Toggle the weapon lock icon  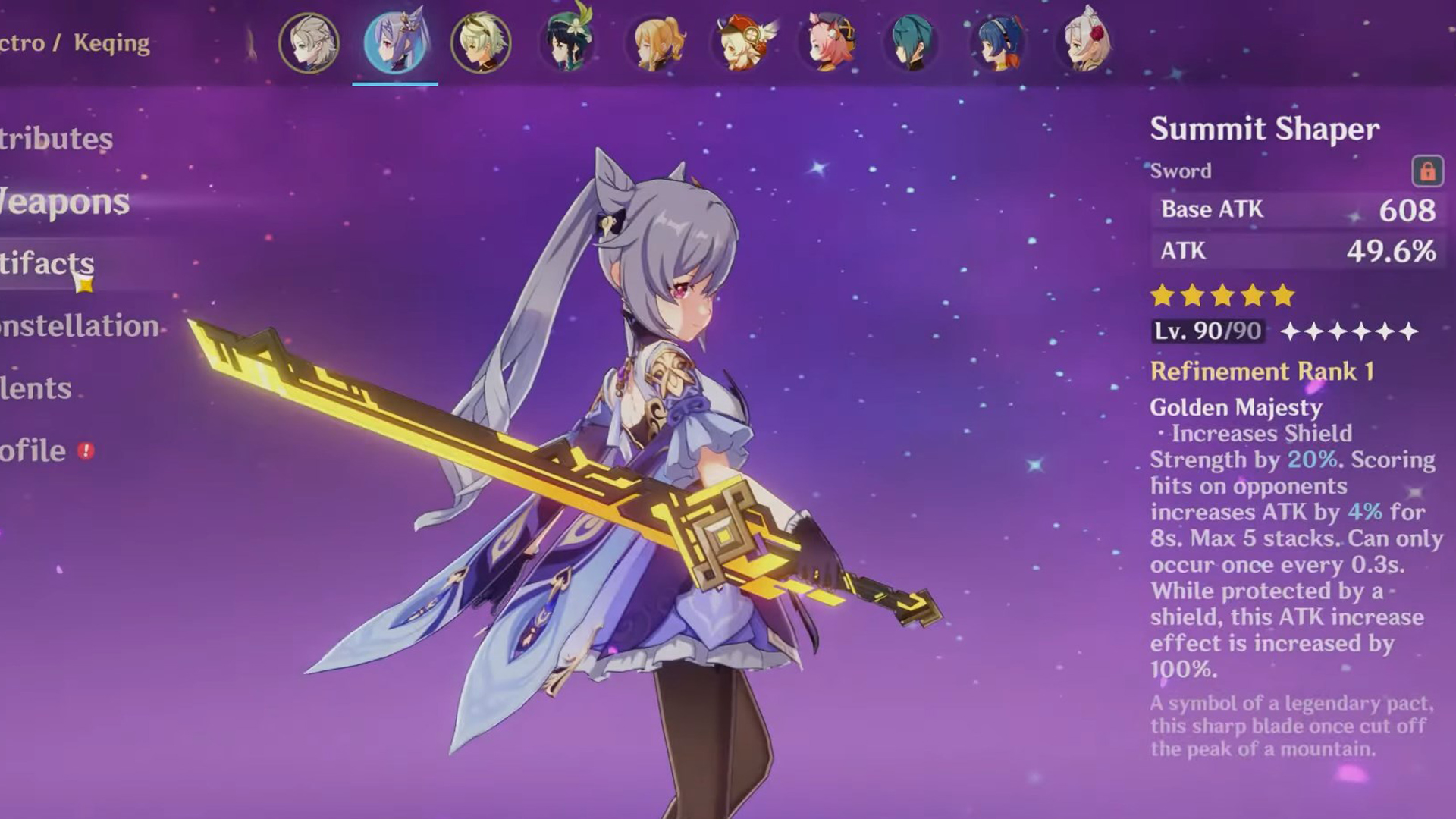[x=1429, y=171]
